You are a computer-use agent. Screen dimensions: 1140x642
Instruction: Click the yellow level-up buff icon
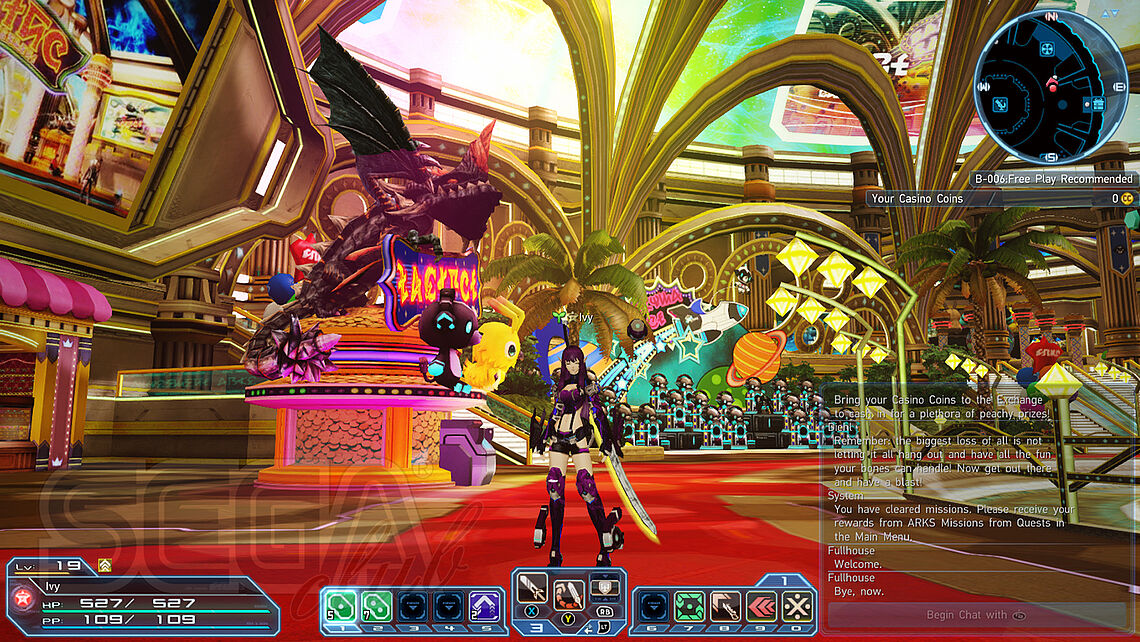(104, 565)
